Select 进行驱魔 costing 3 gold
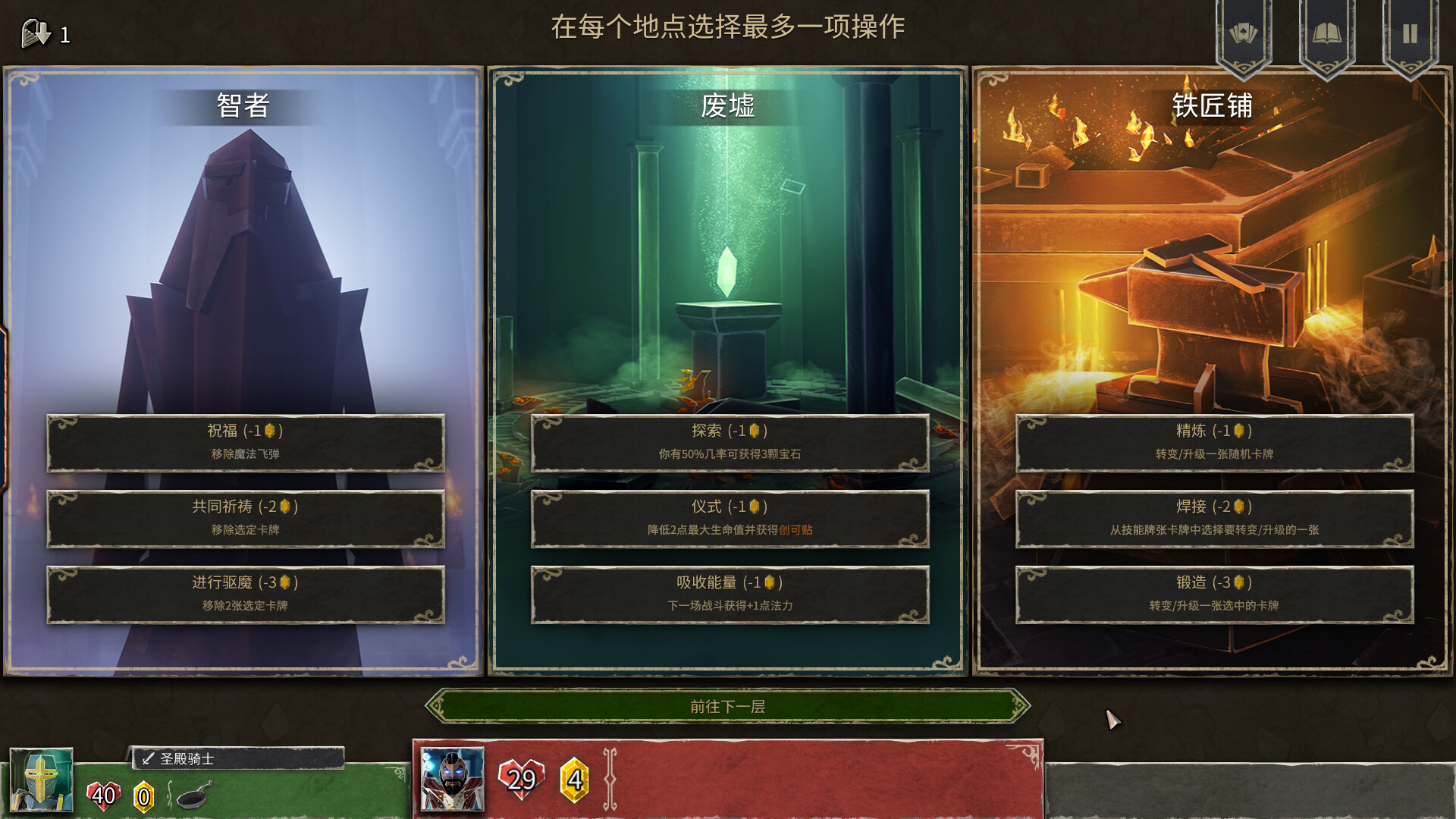This screenshot has height=819, width=1456. 246,595
